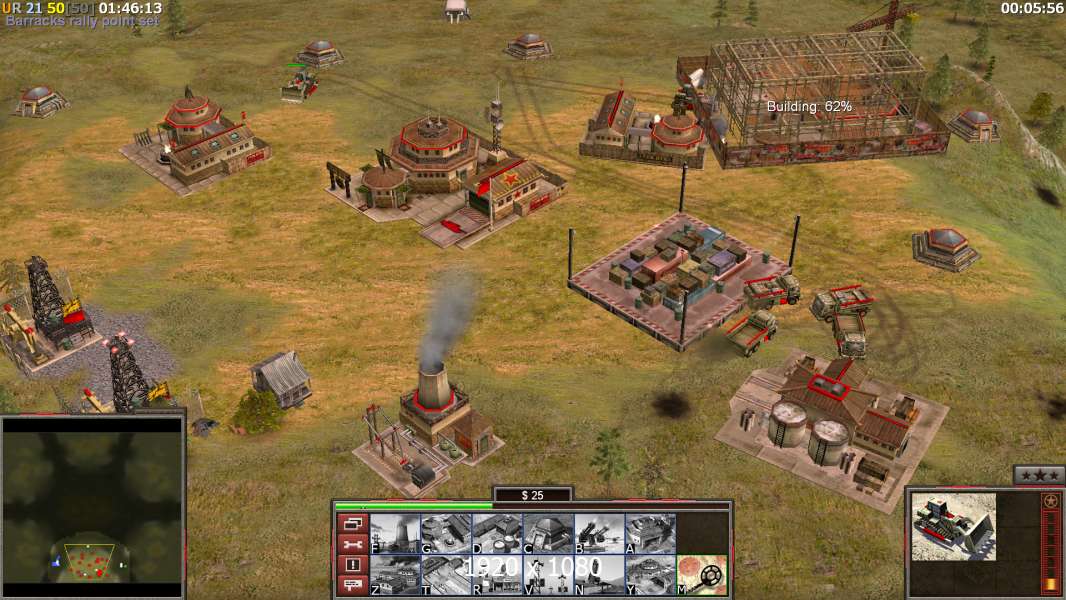Viewport: 1066px width, 600px height.
Task: Select the build icon labeled R
Action: (x=497, y=575)
